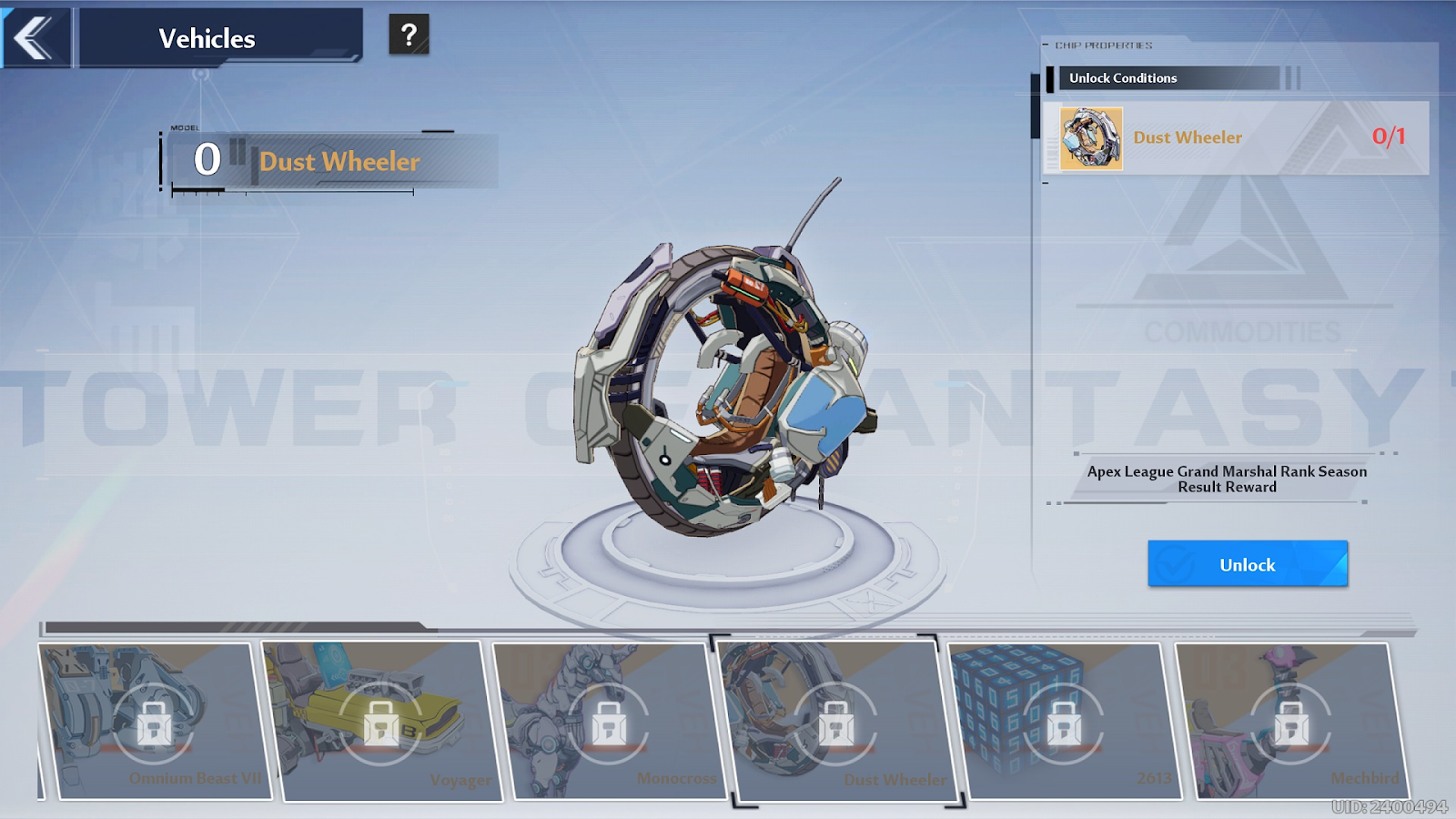Screen dimensions: 1456x819
Task: Select the Dust Wheeler thumbnail
Action: (835, 721)
